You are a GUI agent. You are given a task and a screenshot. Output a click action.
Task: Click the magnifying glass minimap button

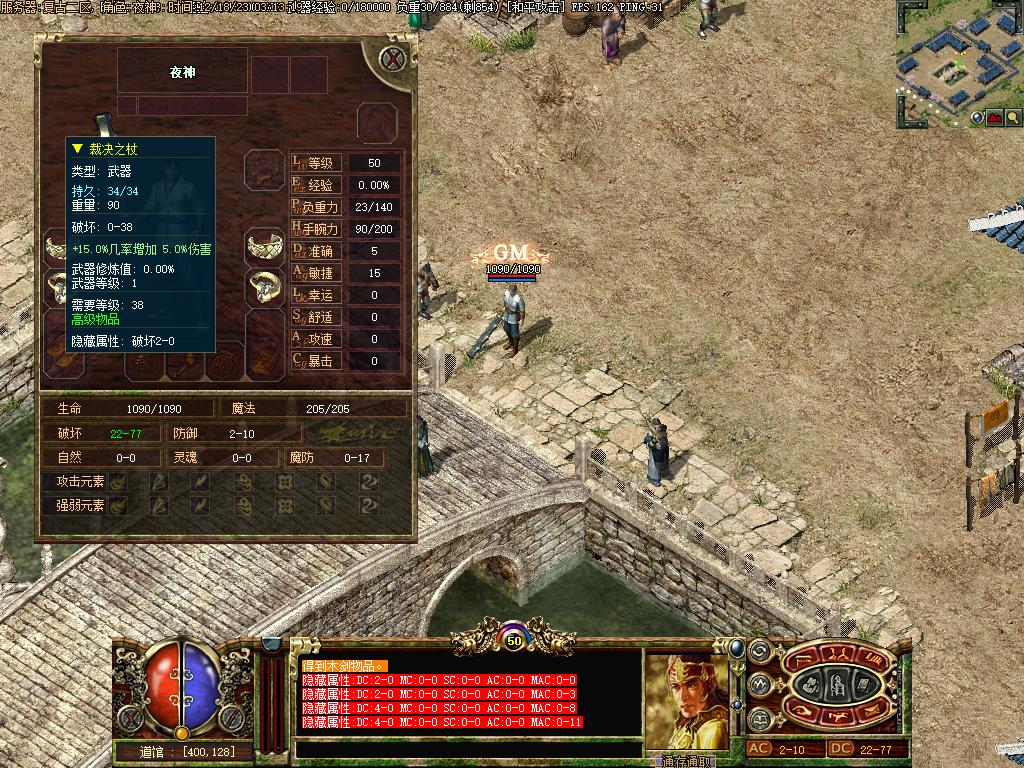(1012, 117)
